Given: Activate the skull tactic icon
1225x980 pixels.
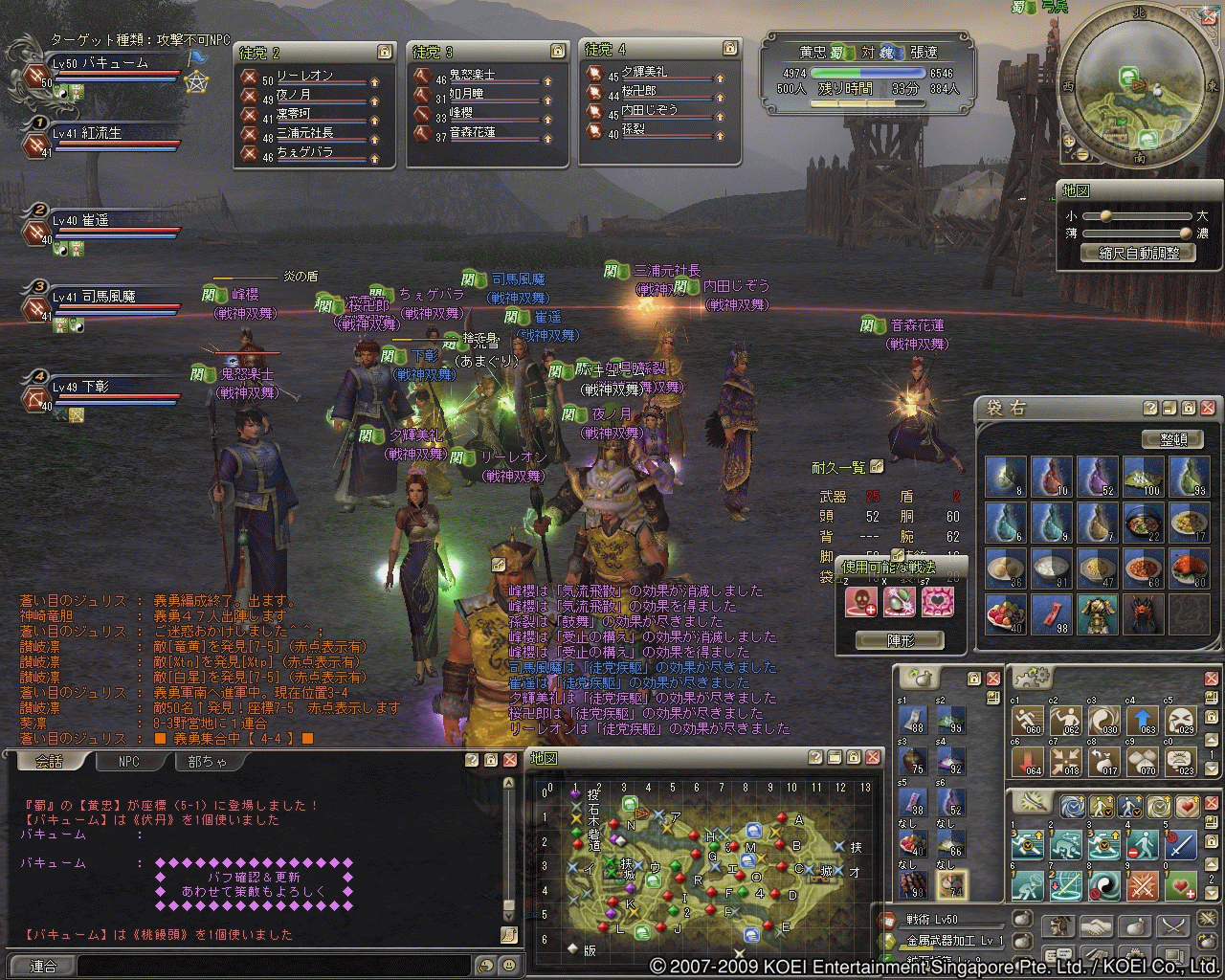Looking at the screenshot, I should tap(861, 602).
